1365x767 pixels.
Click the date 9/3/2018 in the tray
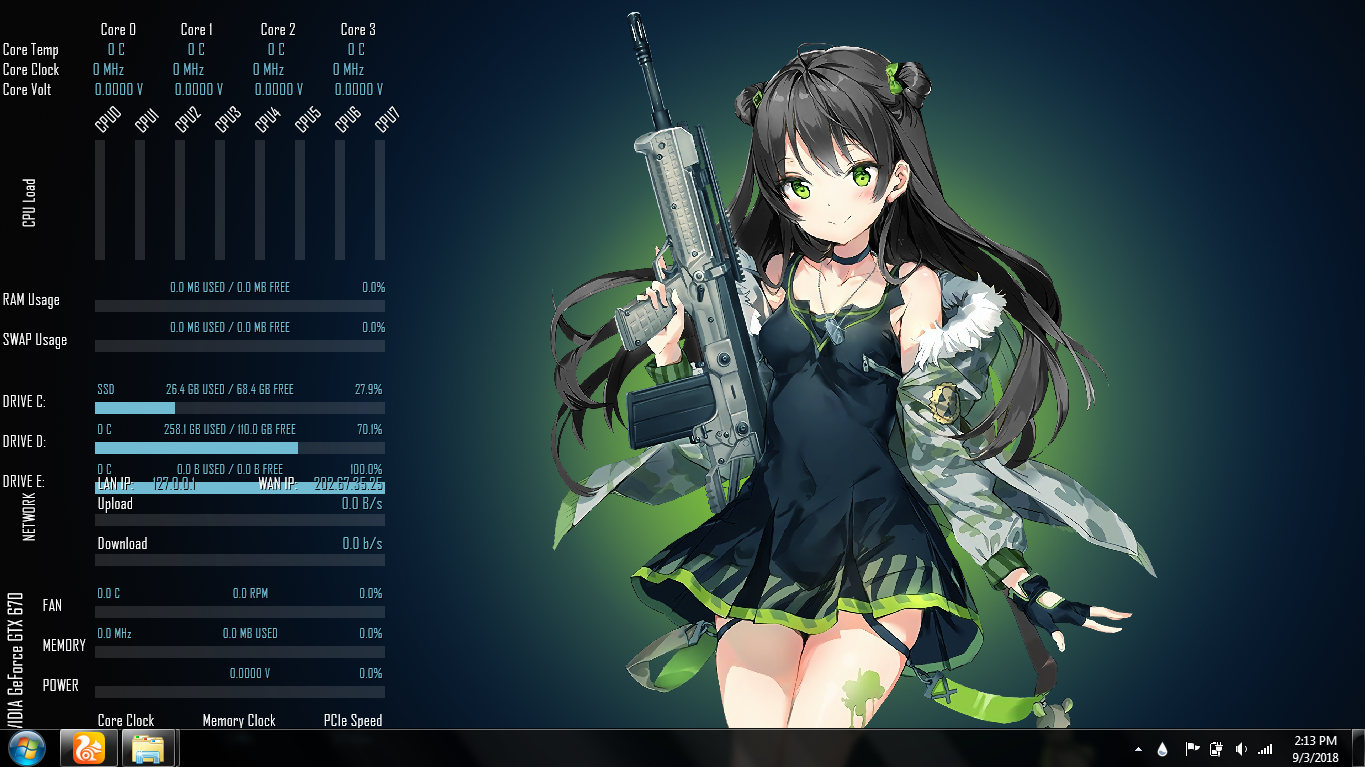coord(1315,757)
